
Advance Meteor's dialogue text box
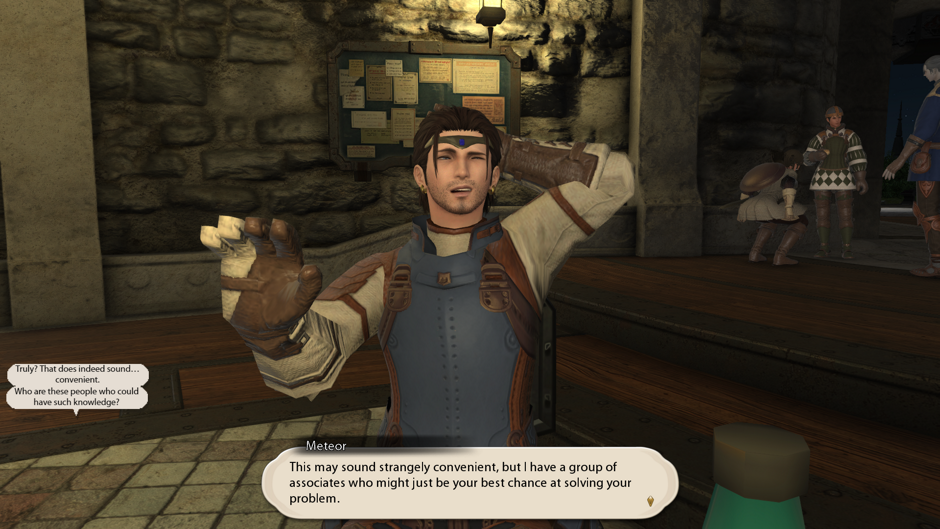[468, 482]
